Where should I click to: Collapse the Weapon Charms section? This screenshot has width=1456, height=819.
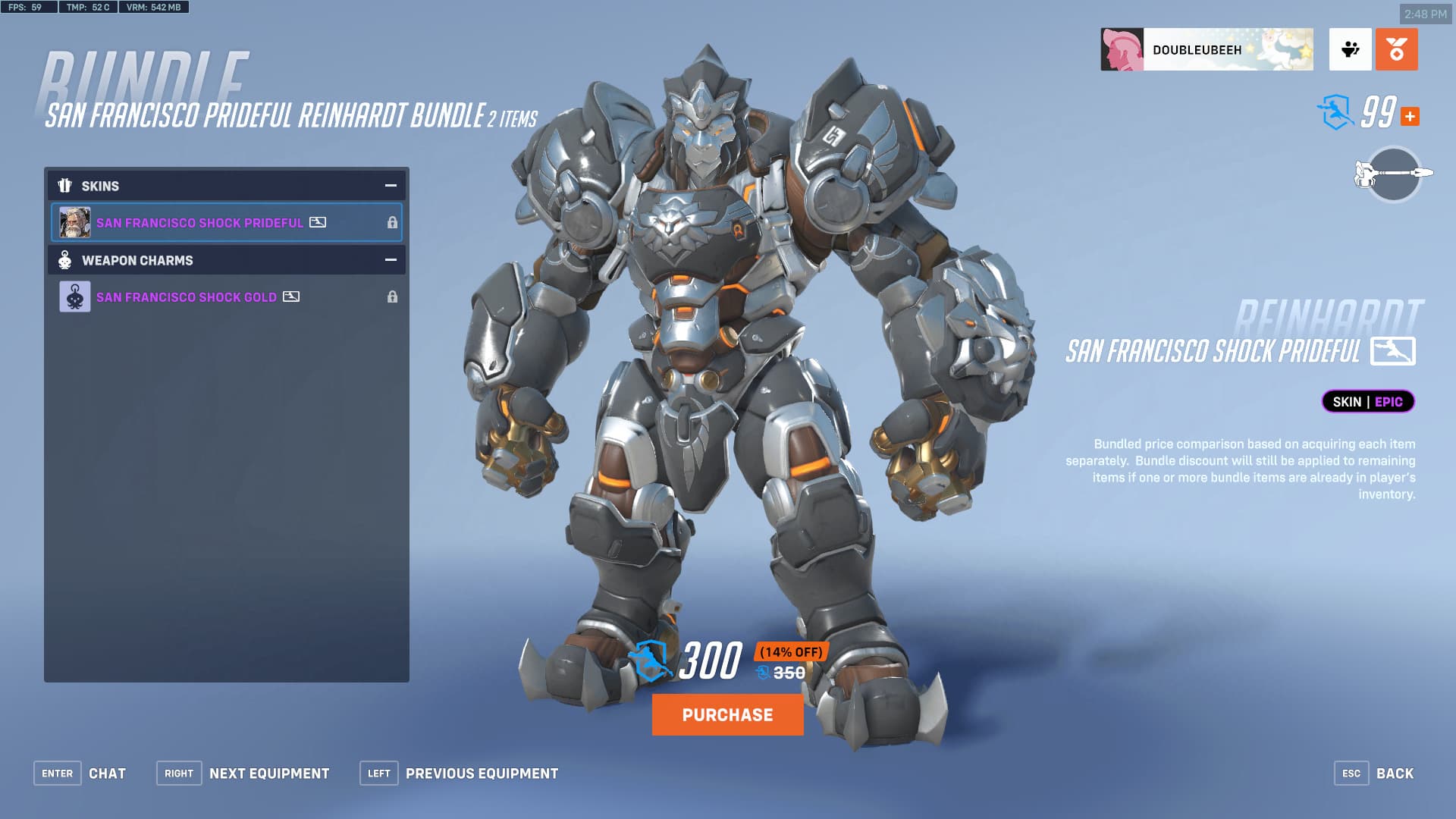(x=391, y=260)
